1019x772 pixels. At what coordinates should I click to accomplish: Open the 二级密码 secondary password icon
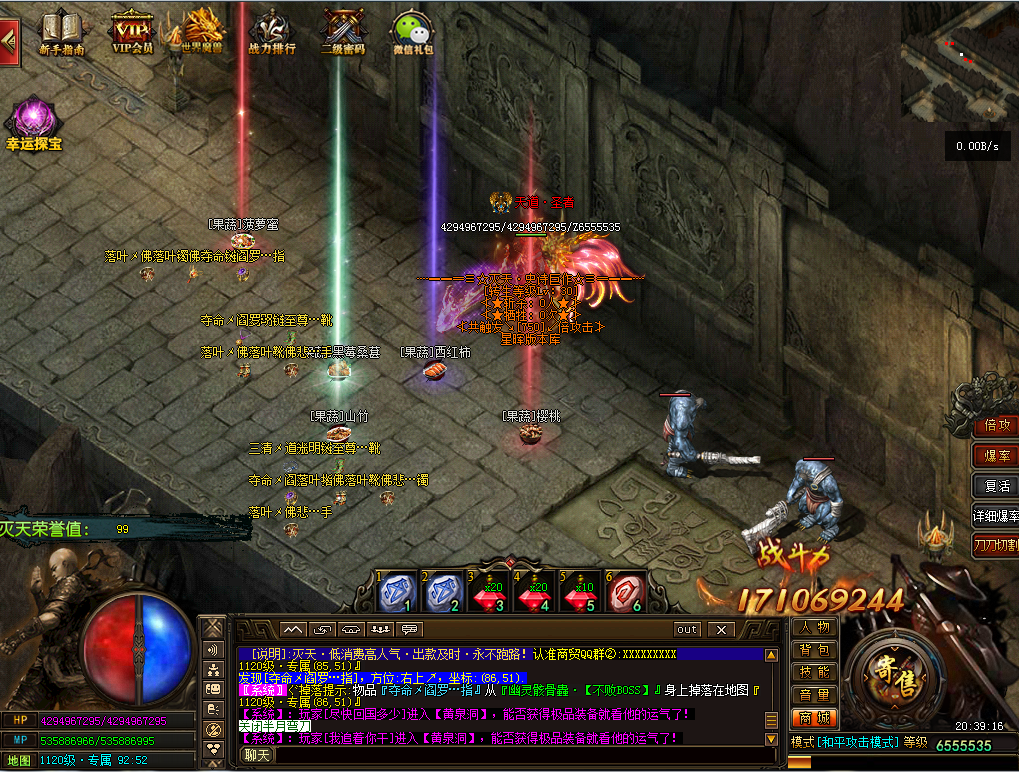[342, 30]
